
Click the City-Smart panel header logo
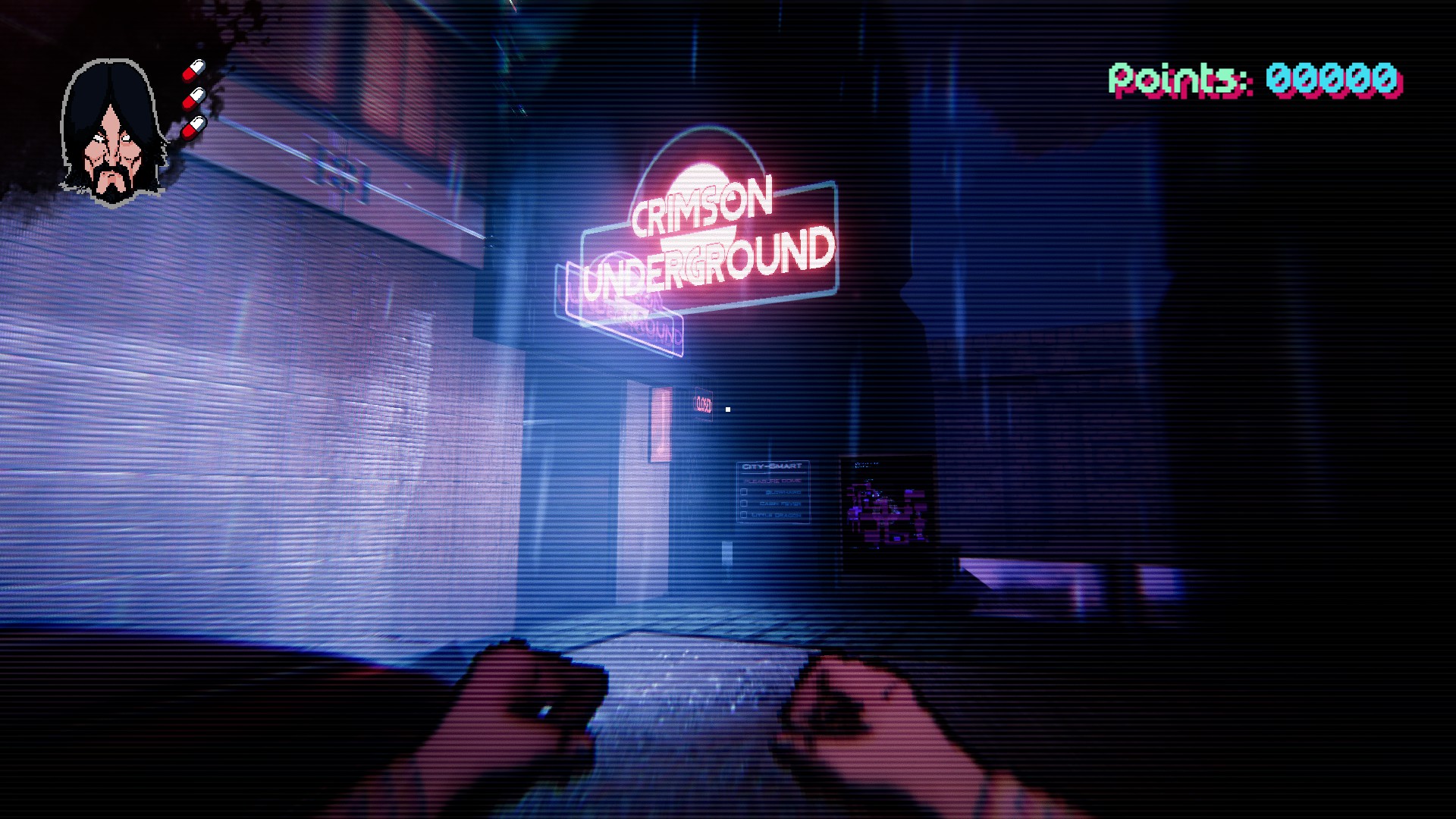click(x=772, y=465)
